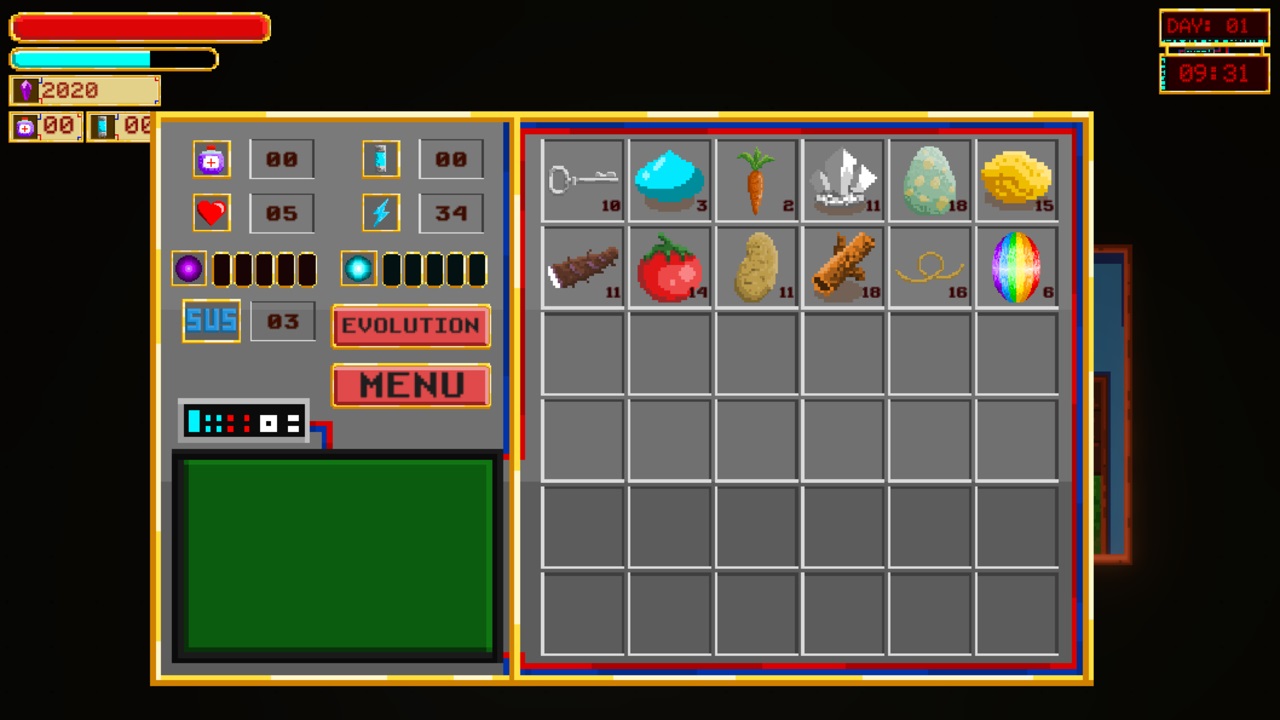The height and width of the screenshot is (720, 1280).
Task: Click the cyan orb gauge indicator
Action: (x=358, y=268)
